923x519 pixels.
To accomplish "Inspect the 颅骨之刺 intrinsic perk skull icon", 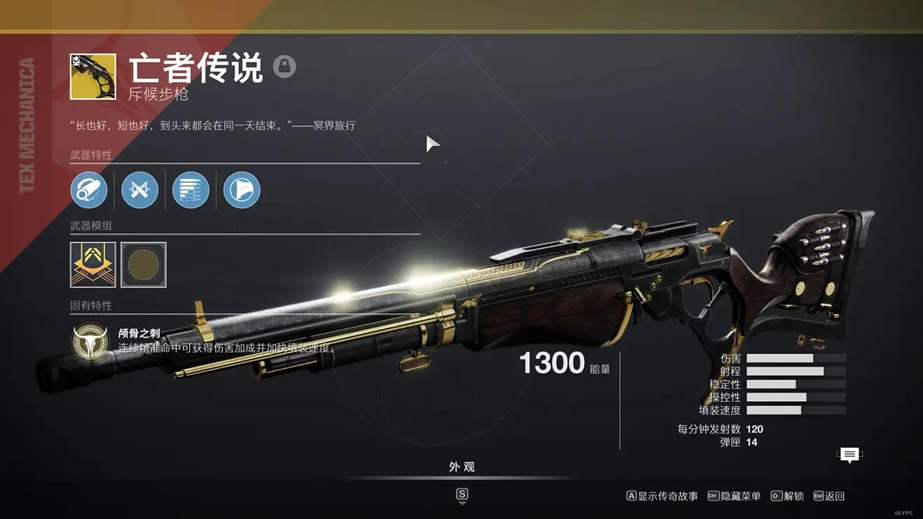I will 91,342.
